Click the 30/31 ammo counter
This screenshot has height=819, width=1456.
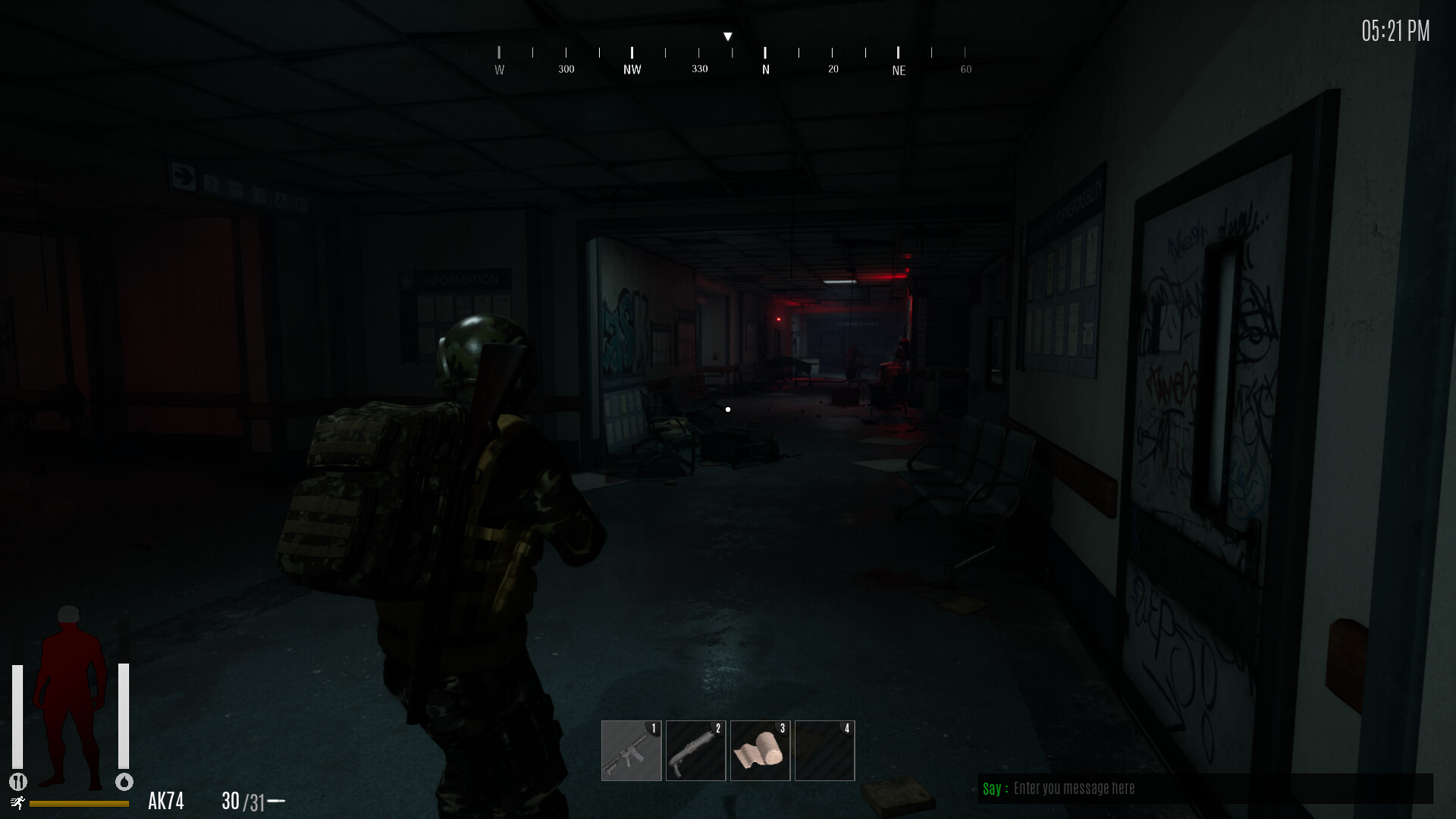pos(242,799)
